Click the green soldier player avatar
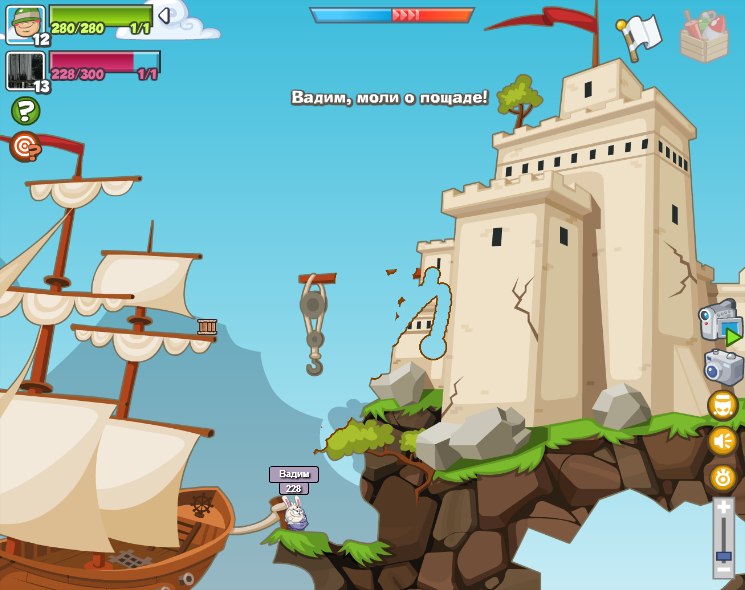Image resolution: width=745 pixels, height=590 pixels. (x=24, y=22)
